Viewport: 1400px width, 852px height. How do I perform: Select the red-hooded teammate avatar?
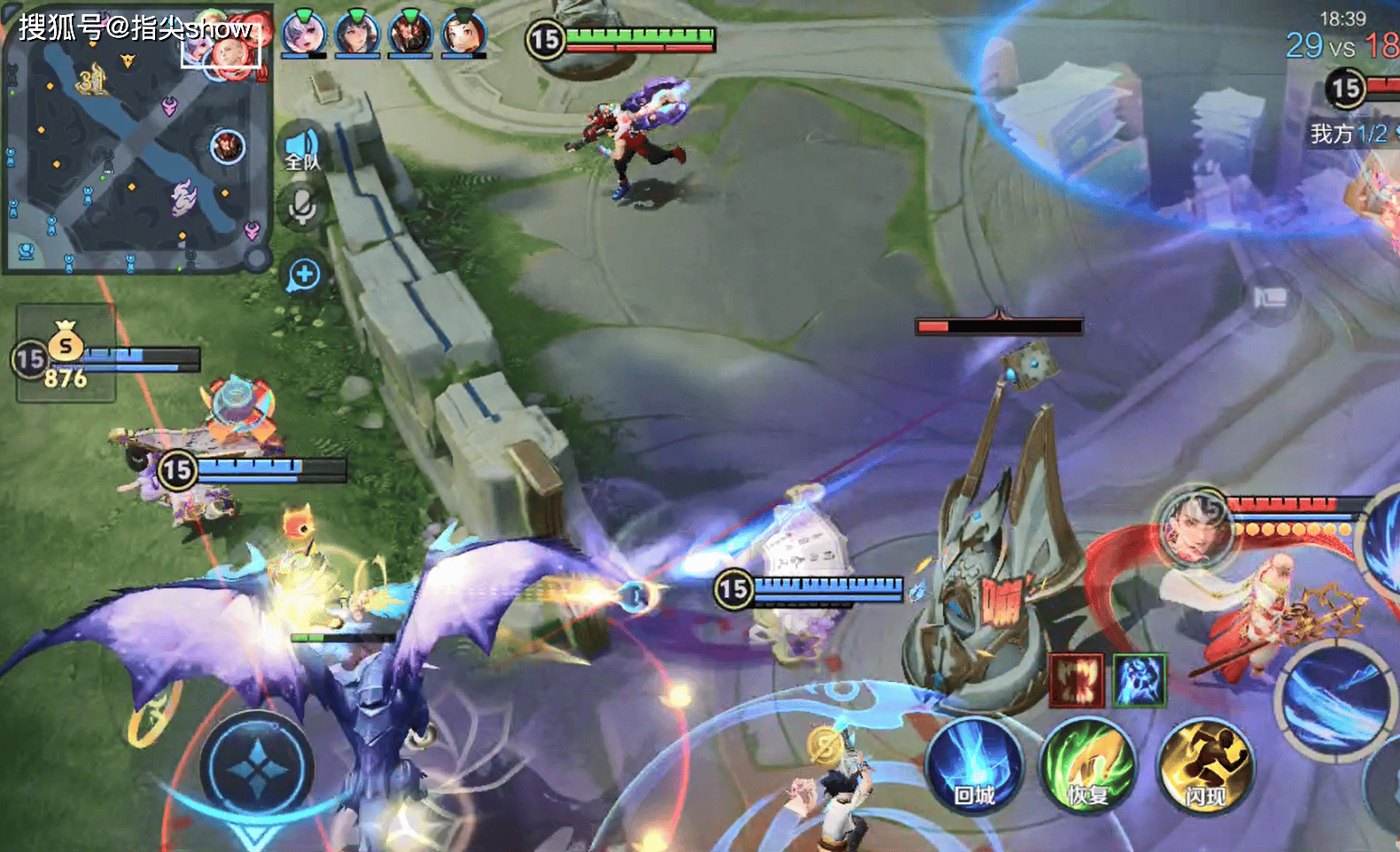pos(463,34)
